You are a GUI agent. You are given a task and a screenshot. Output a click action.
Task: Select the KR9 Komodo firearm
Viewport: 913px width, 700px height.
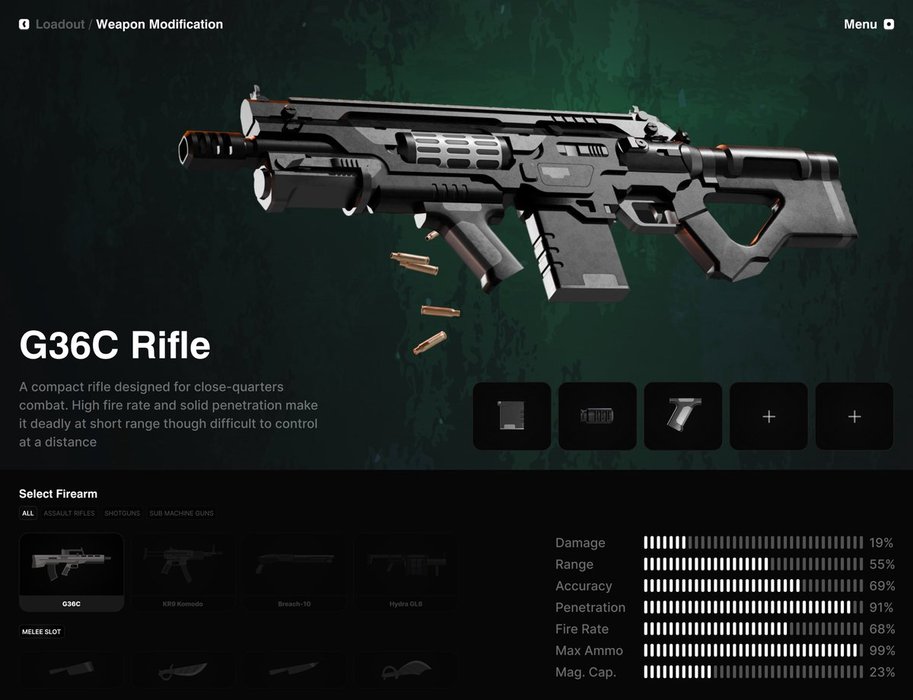[182, 572]
